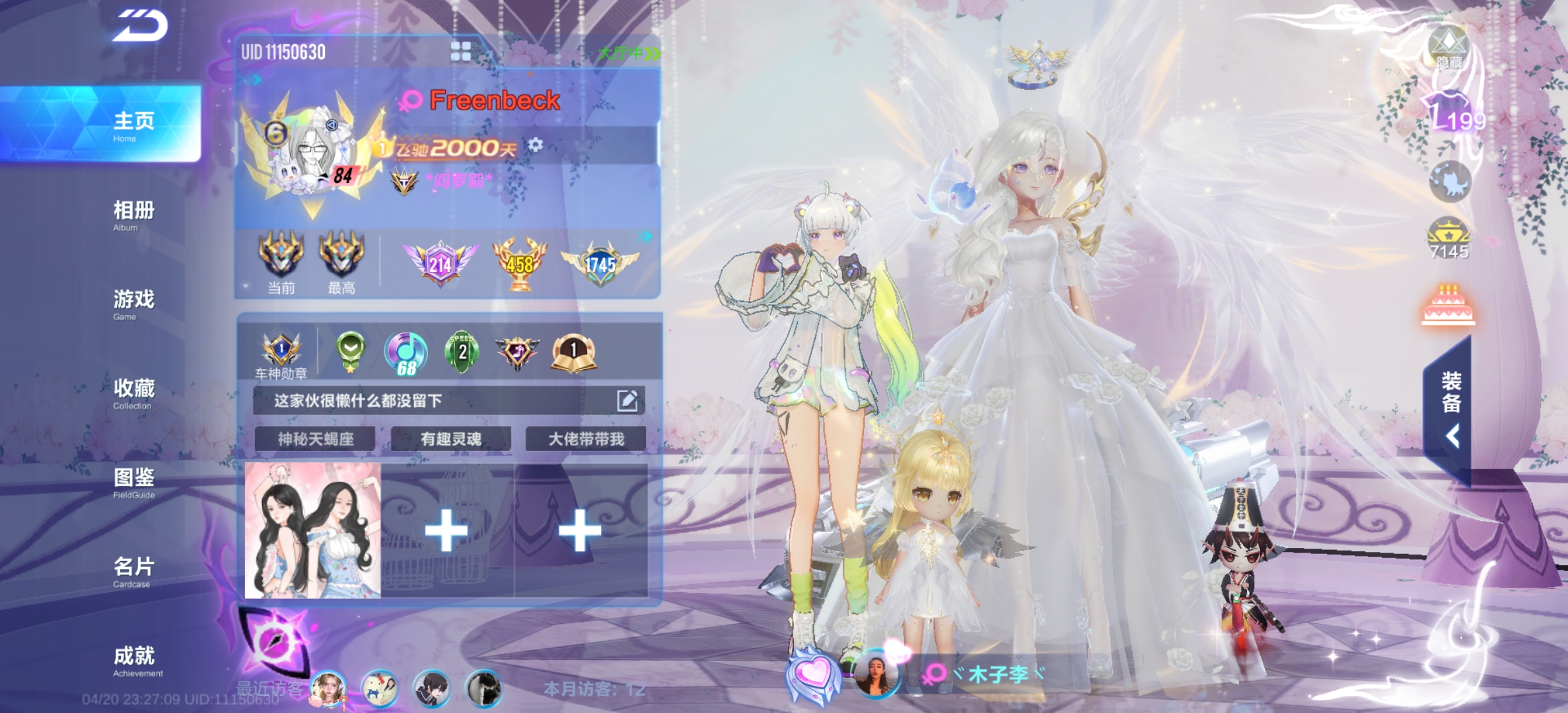The height and width of the screenshot is (713, 1568).
Task: Open the 木子李 partner avatar
Action: tap(876, 675)
